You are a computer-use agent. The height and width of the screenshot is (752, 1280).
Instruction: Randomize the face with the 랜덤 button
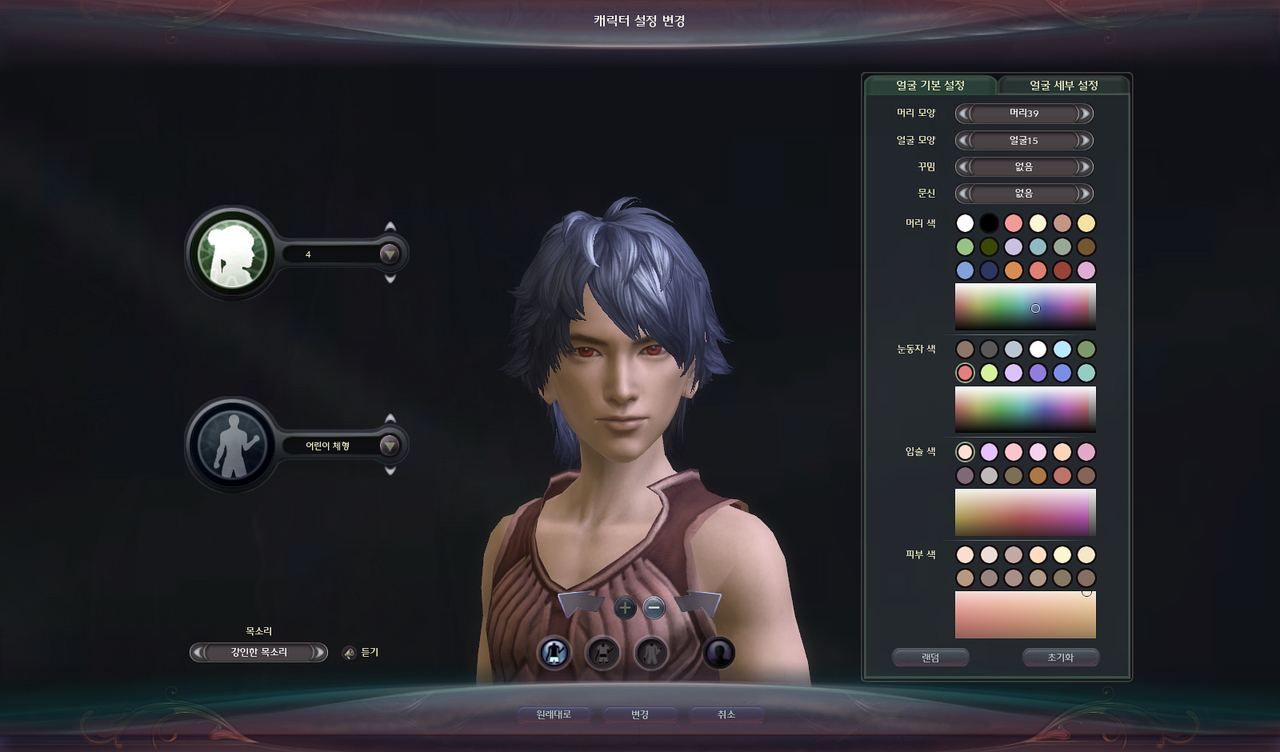(x=930, y=658)
